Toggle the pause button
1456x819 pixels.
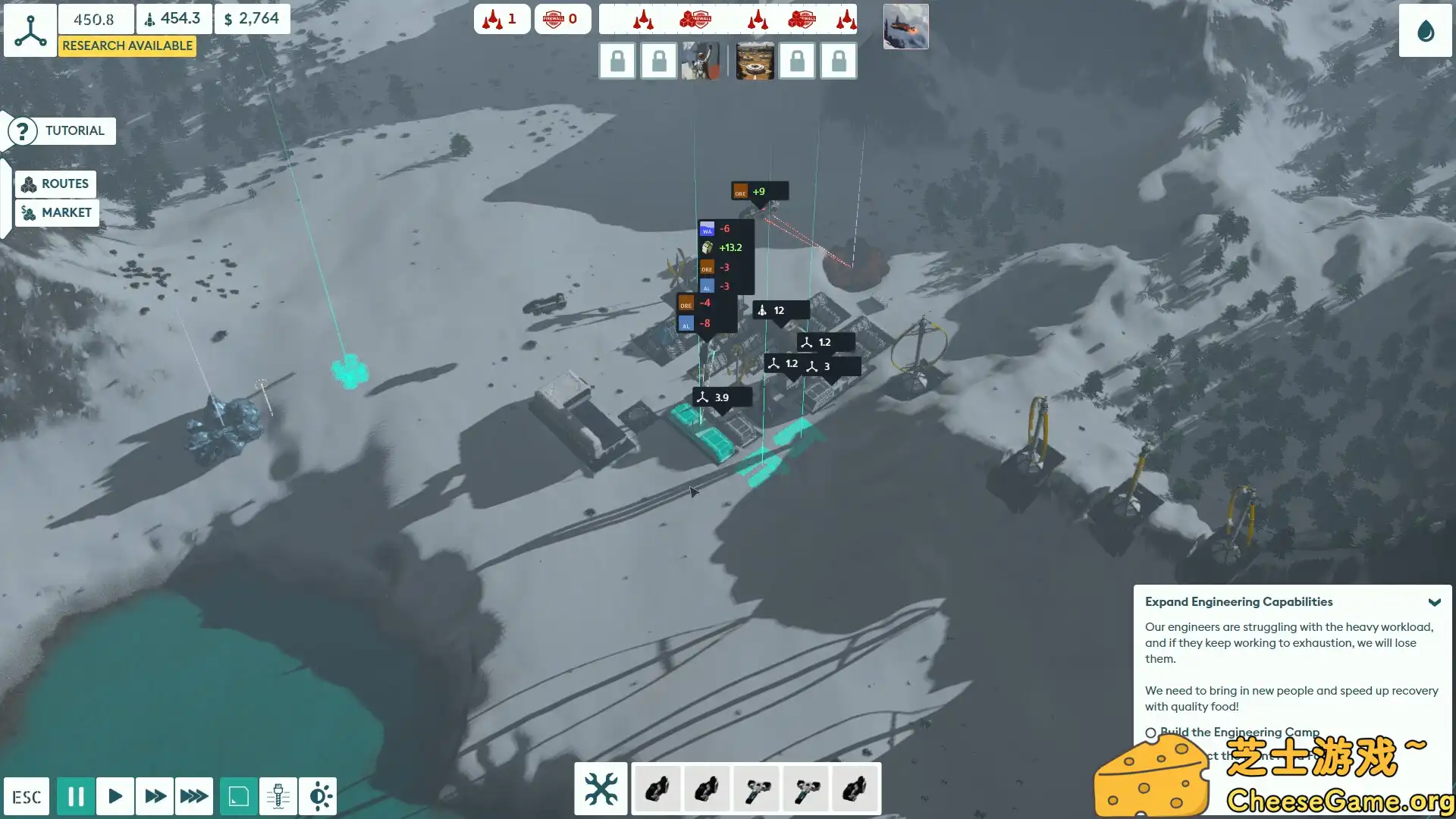click(x=76, y=796)
